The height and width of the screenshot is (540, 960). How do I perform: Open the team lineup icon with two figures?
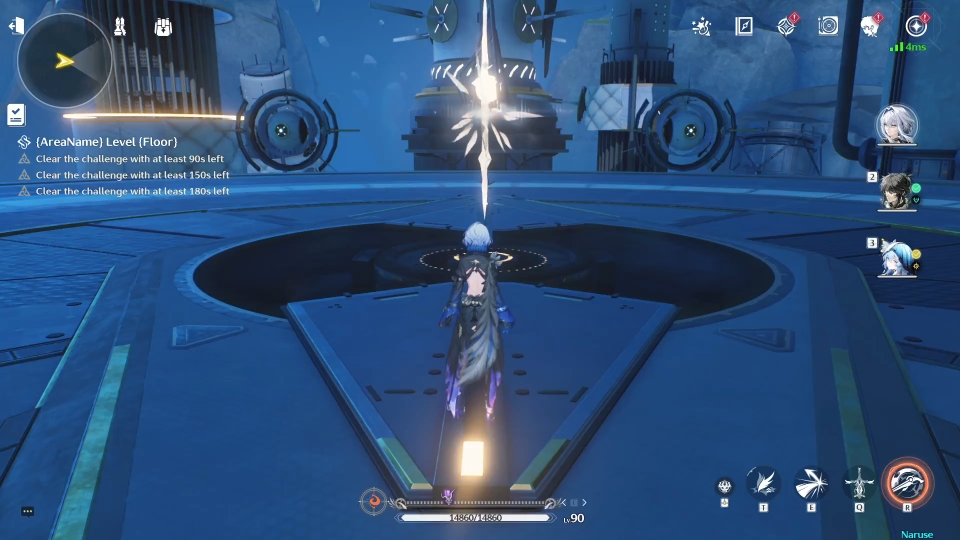pyautogui.click(x=120, y=27)
